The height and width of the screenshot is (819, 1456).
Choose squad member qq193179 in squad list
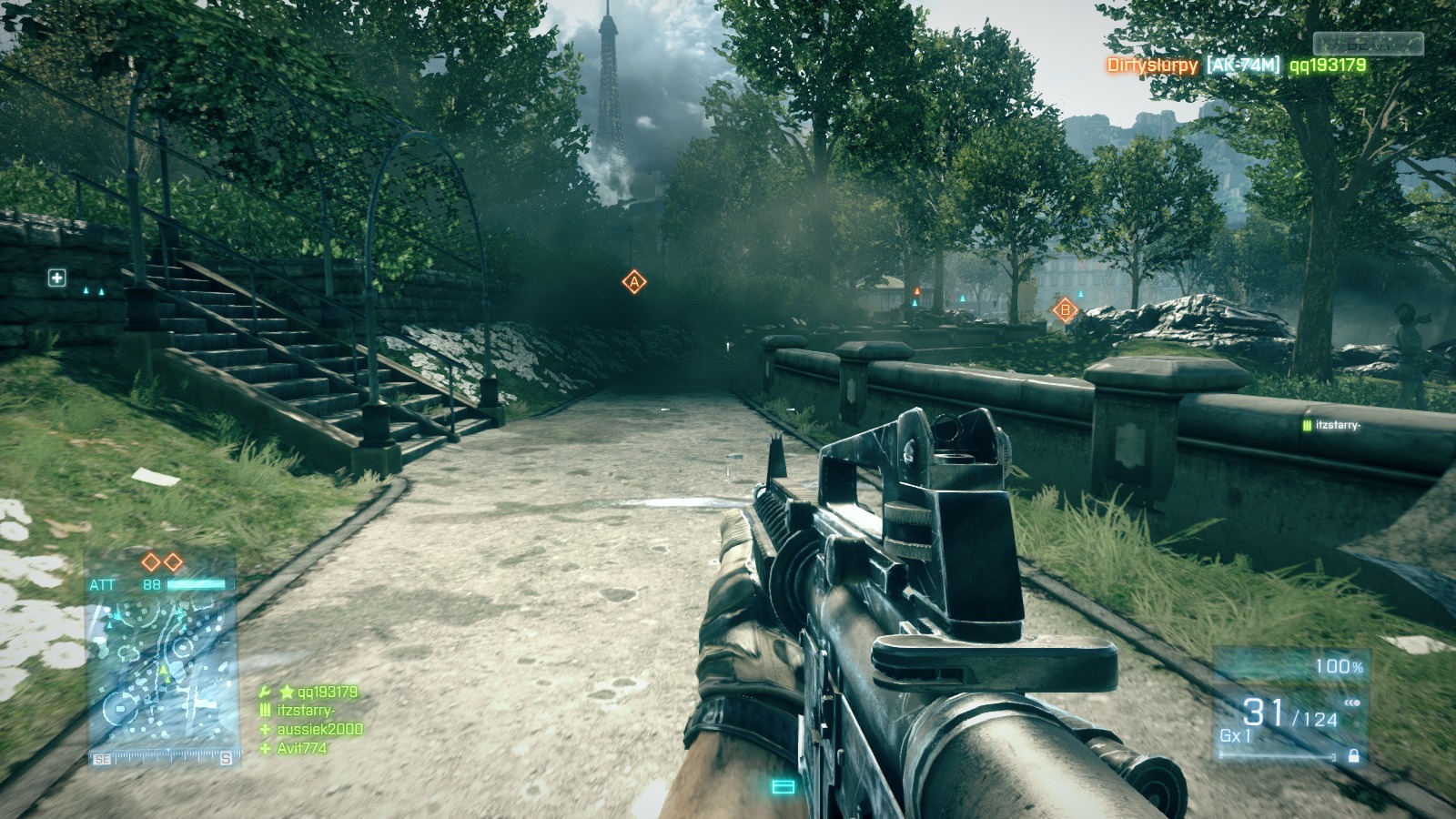click(327, 692)
